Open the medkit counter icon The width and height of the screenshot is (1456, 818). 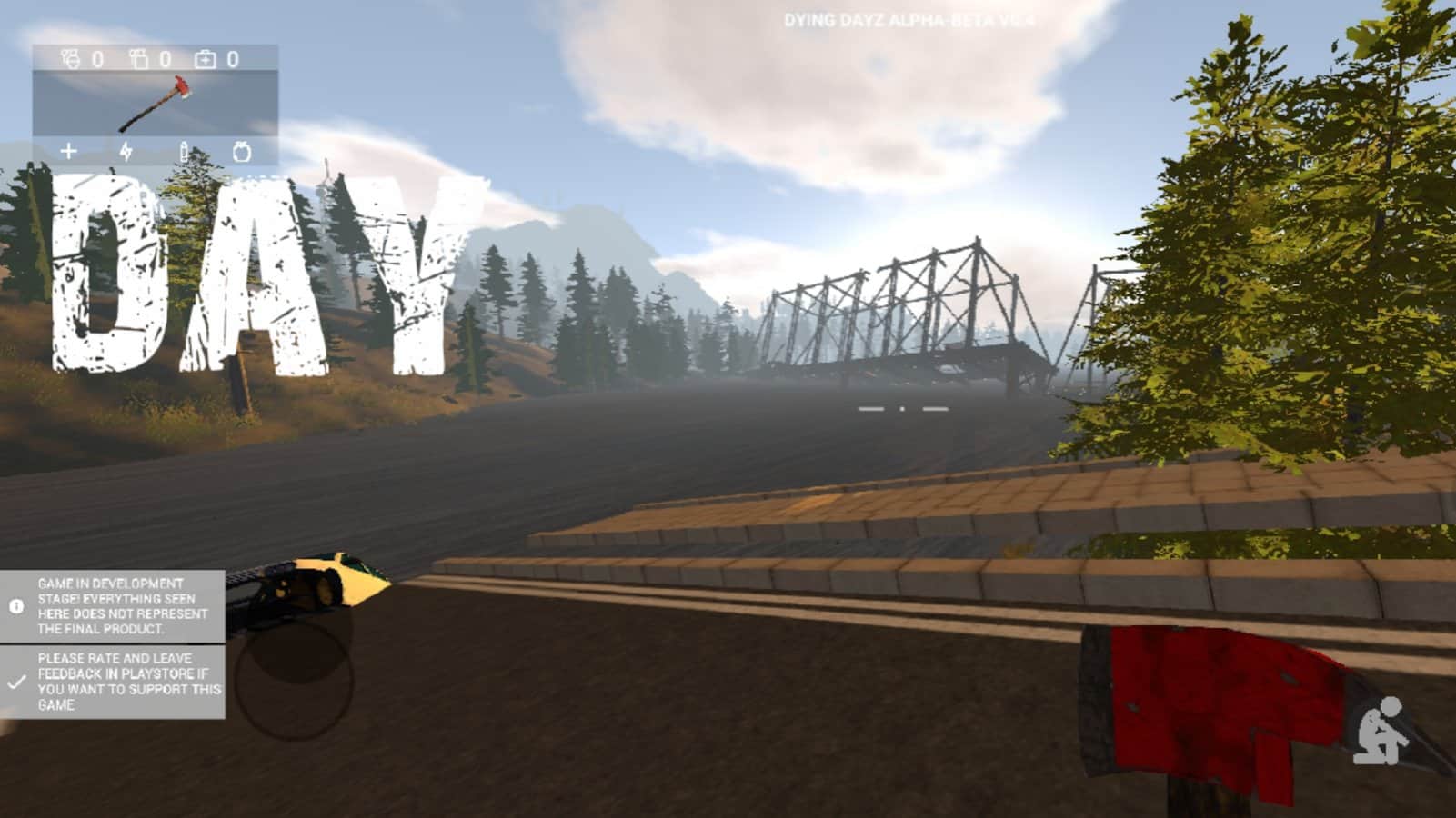206,59
